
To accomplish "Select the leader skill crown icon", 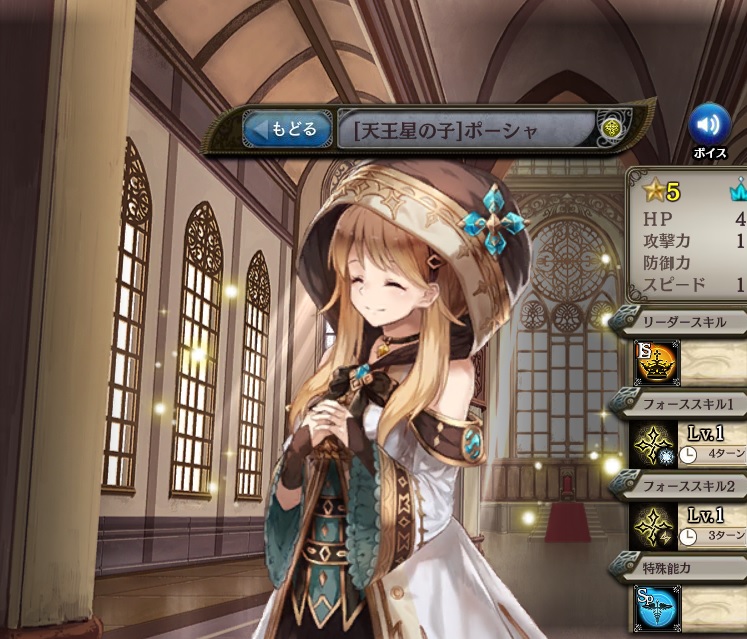I will tap(655, 363).
